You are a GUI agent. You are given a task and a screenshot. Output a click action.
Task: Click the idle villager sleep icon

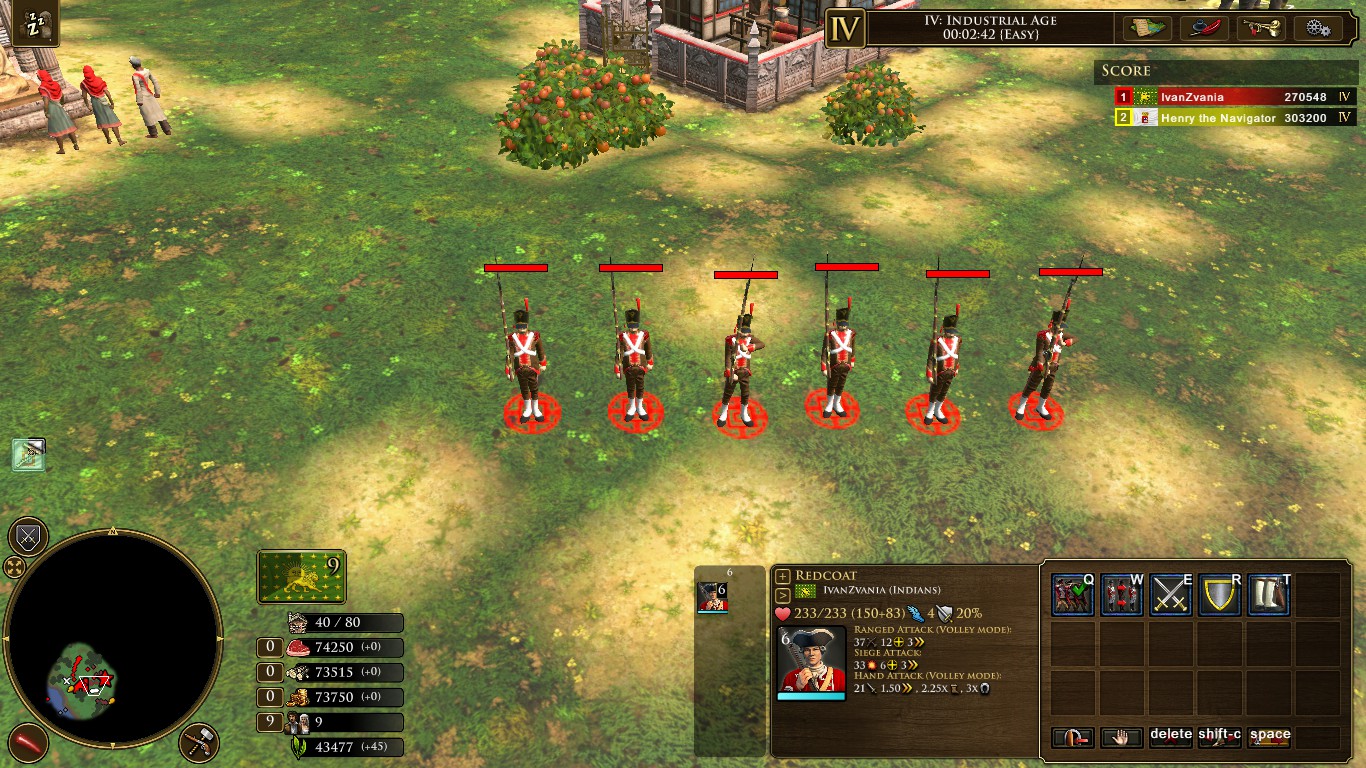tap(37, 24)
